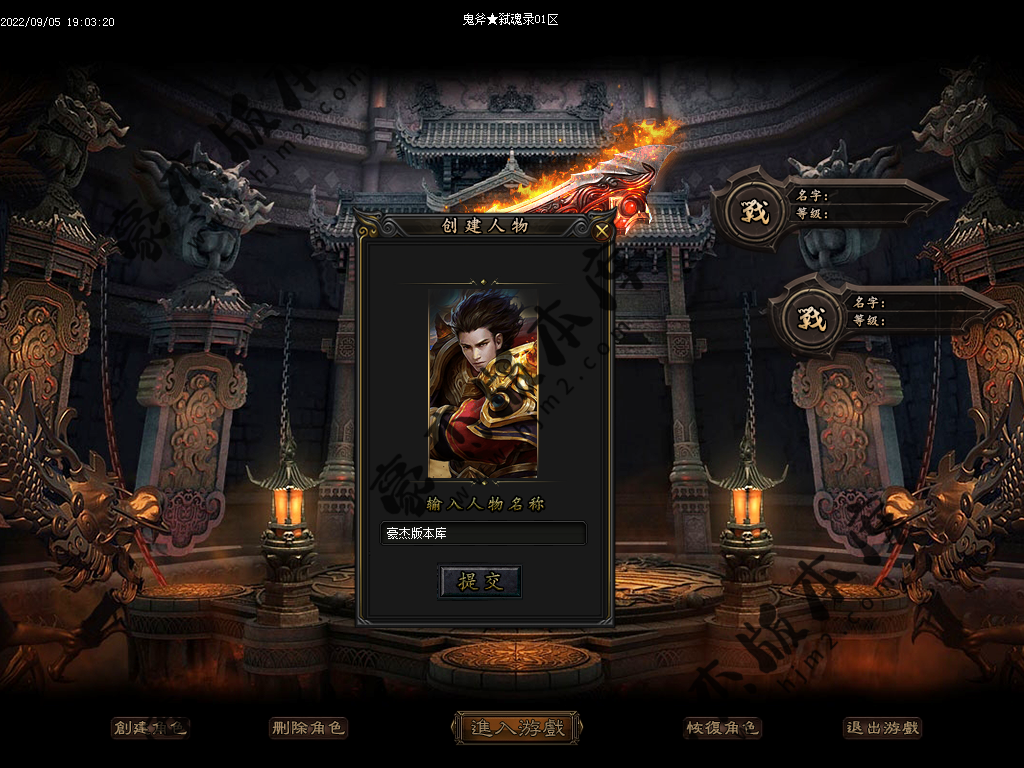The width and height of the screenshot is (1024, 768).
Task: Close the 创建人物 dialog
Action: 602,232
